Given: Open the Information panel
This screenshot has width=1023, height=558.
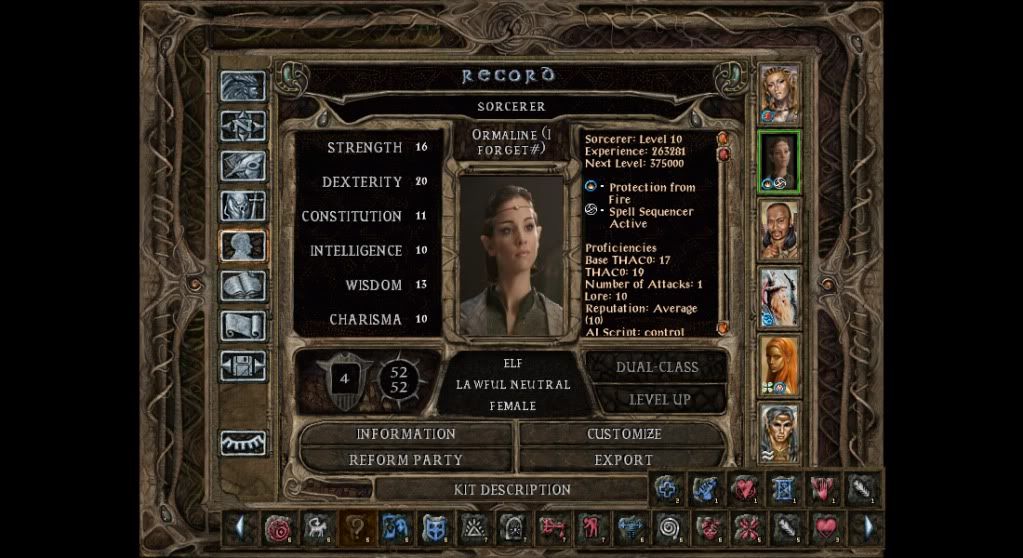Looking at the screenshot, I should coord(406,434).
